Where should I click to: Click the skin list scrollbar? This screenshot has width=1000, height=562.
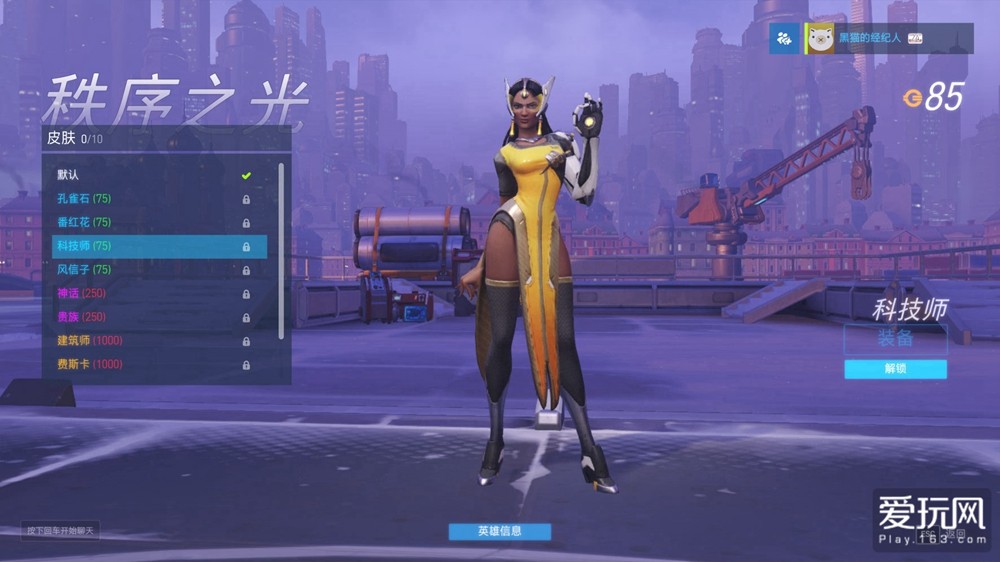pyautogui.click(x=281, y=250)
